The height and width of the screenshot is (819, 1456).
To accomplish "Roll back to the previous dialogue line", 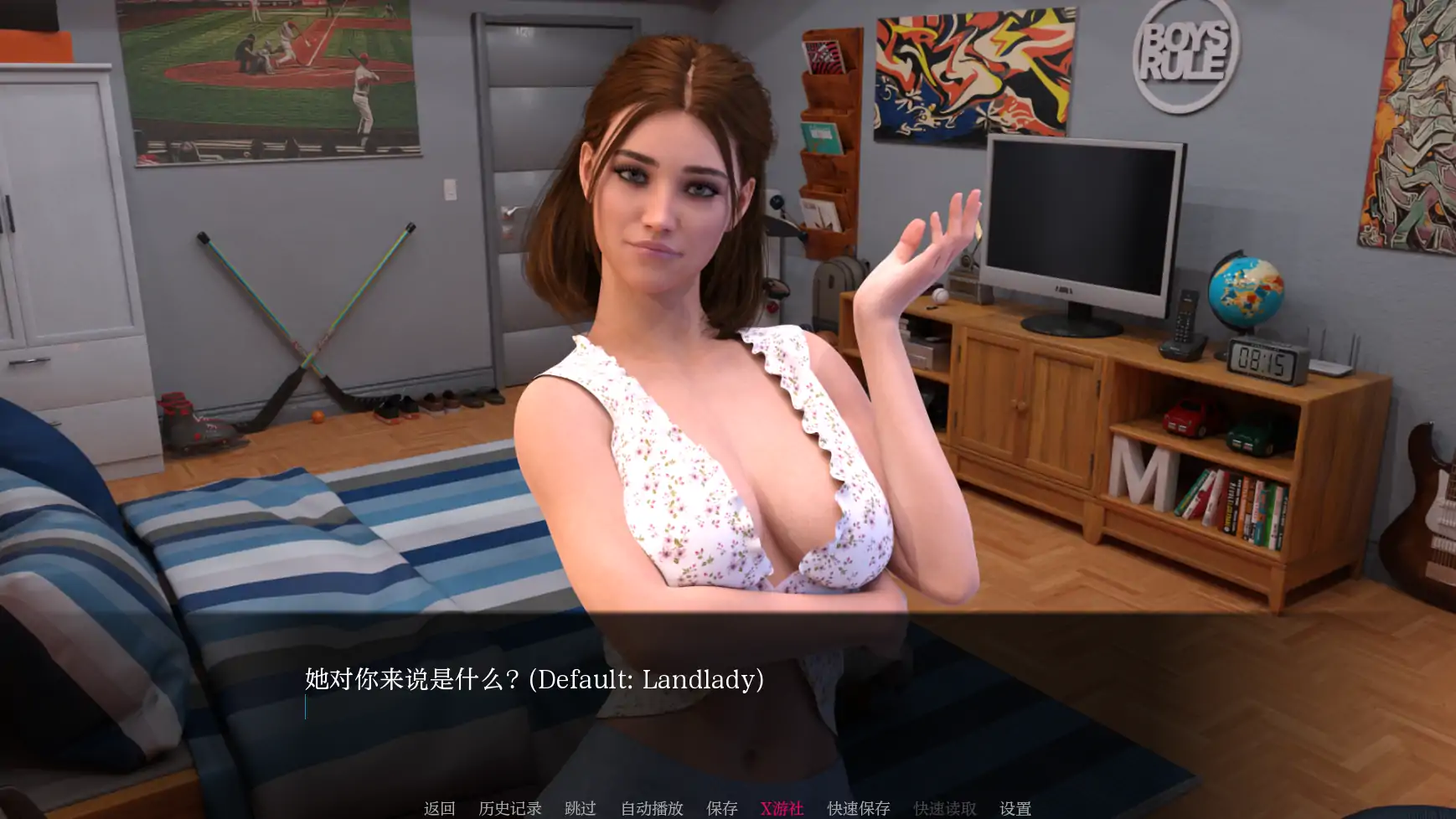I will (439, 808).
